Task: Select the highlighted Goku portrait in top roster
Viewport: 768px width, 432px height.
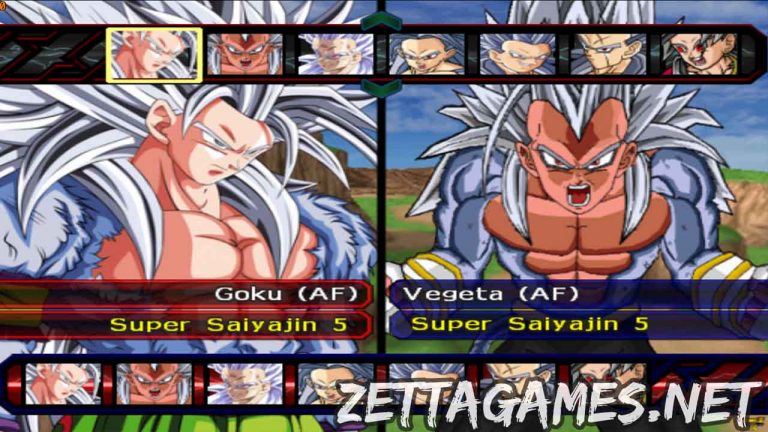Action: coord(154,54)
